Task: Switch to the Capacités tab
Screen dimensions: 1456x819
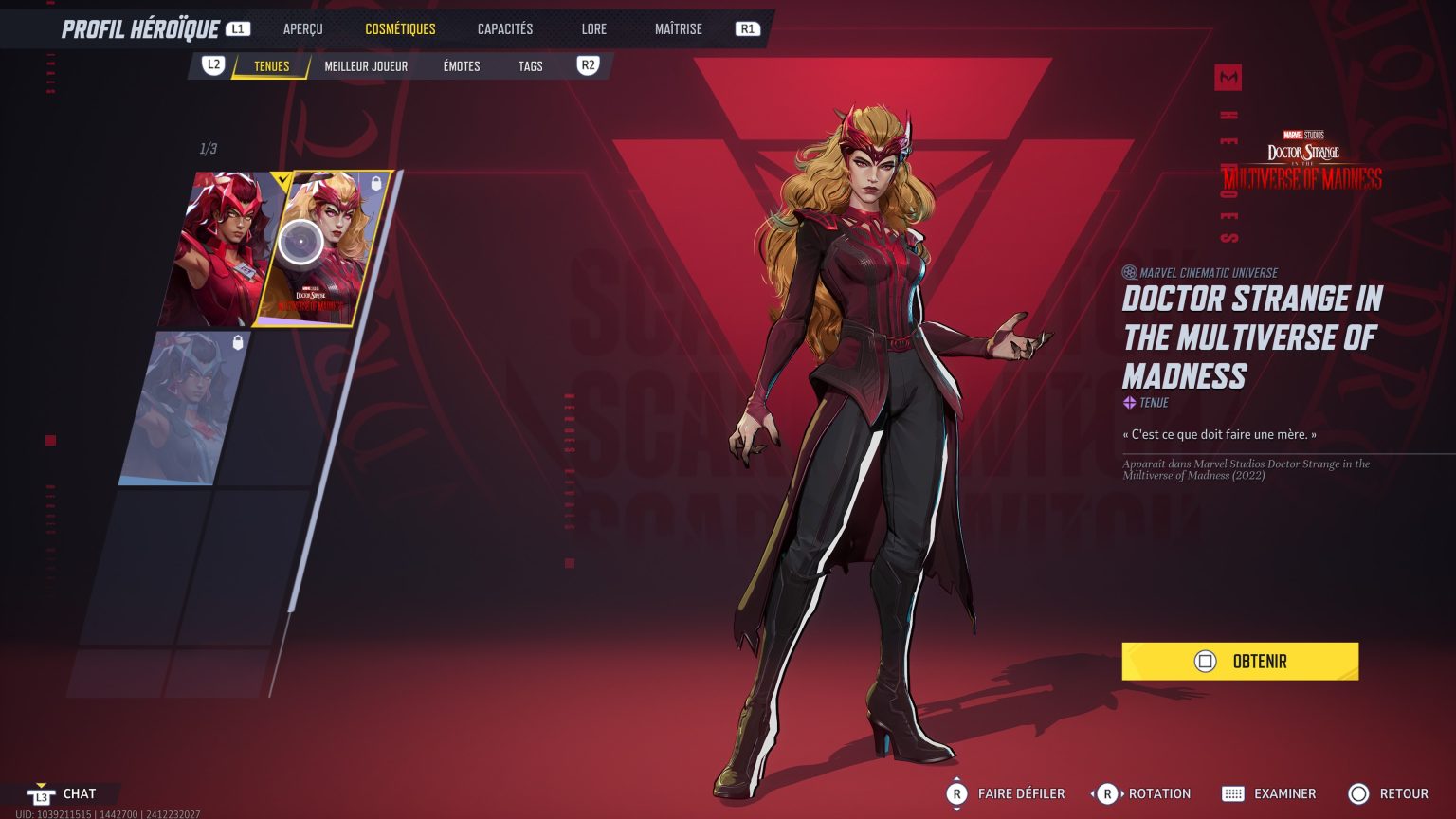Action: click(x=503, y=28)
